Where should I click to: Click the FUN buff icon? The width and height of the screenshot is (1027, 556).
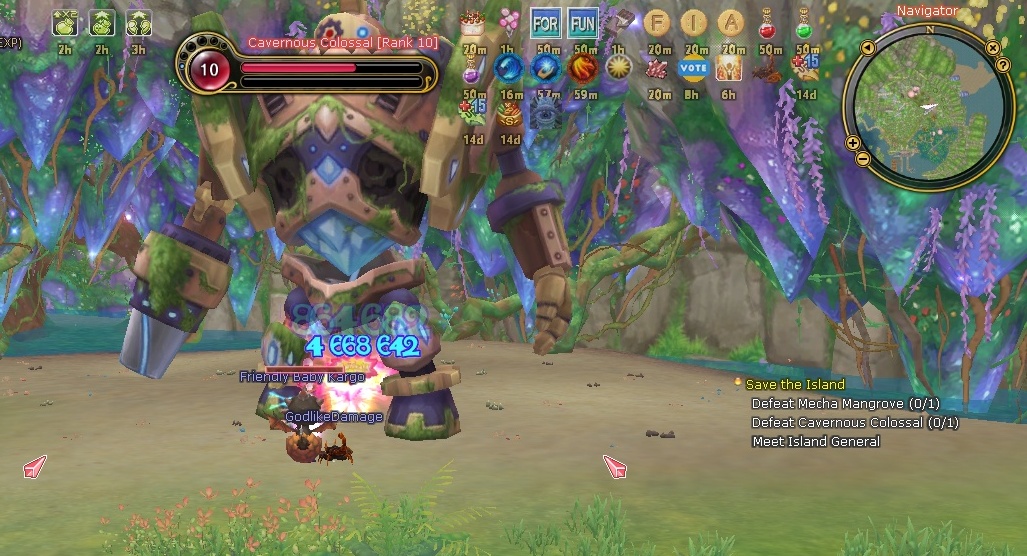(x=582, y=22)
